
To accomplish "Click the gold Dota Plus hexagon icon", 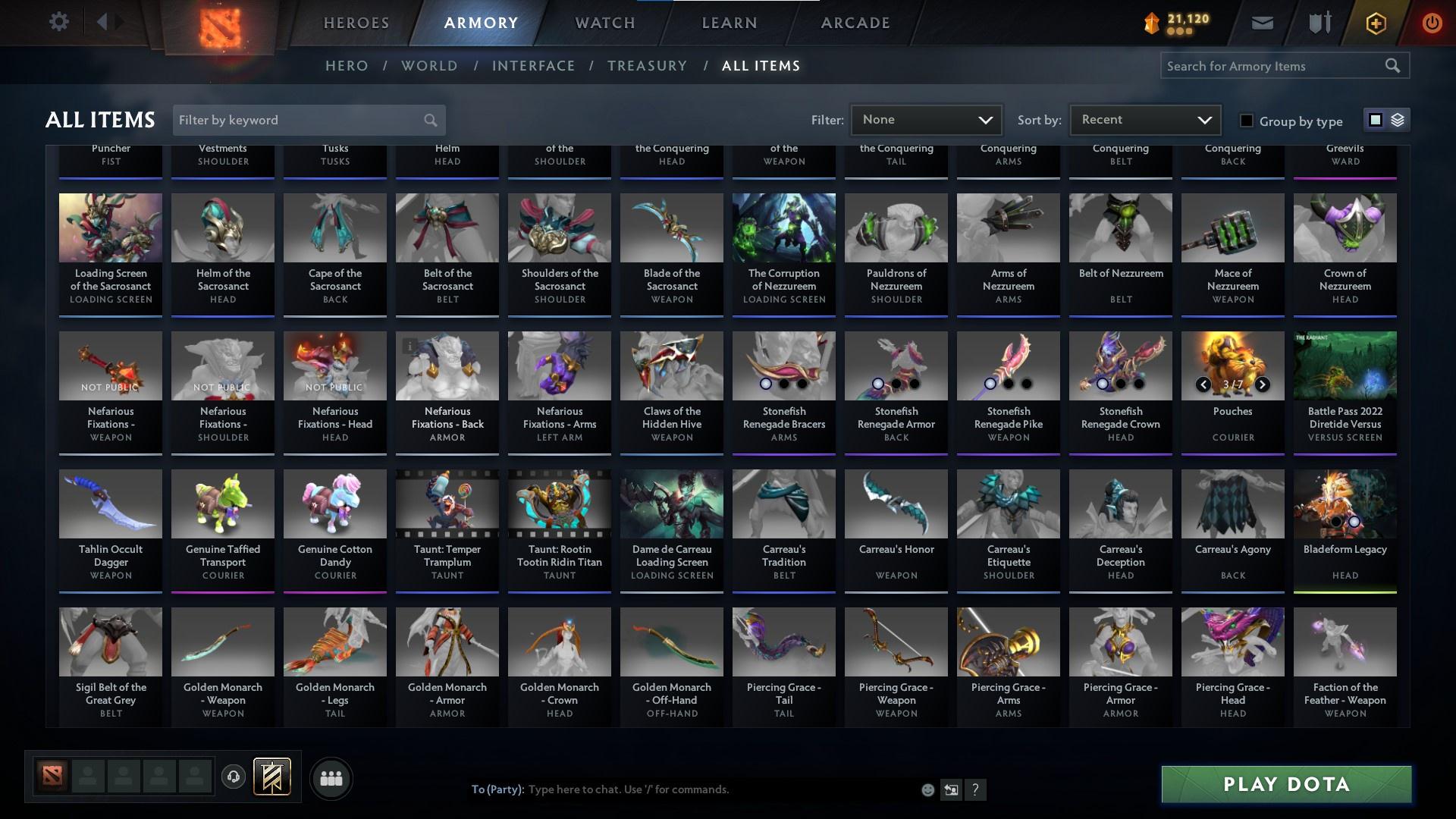I will click(1375, 22).
